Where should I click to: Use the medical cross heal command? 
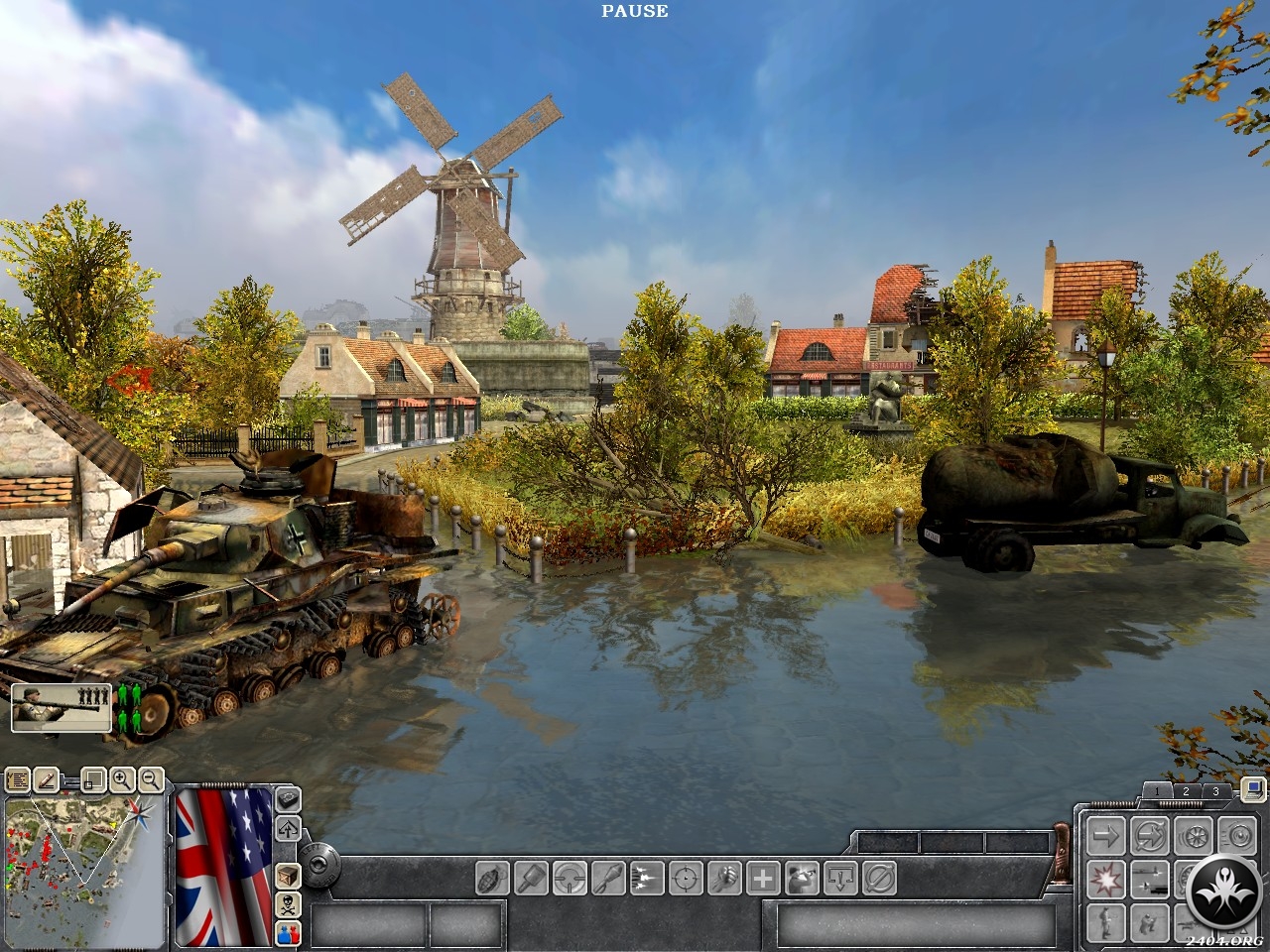pyautogui.click(x=762, y=878)
